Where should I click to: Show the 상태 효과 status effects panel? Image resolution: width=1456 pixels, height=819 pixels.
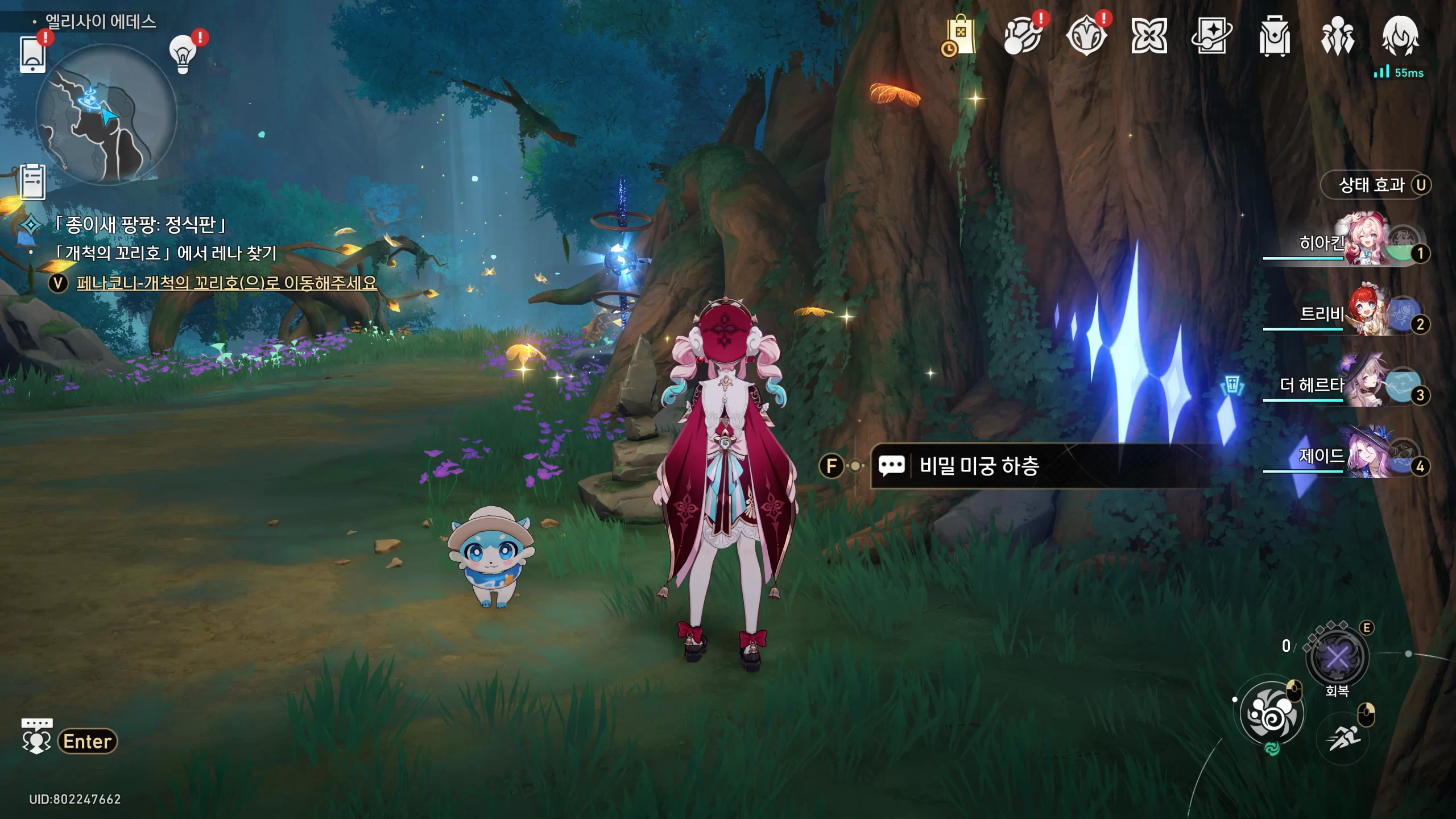(1375, 185)
